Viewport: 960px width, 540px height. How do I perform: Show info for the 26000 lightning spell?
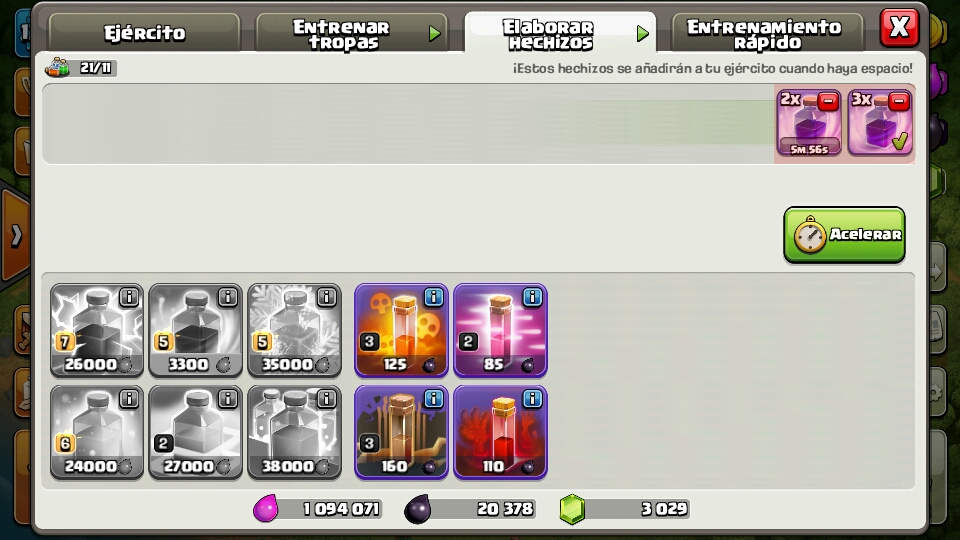[x=129, y=297]
